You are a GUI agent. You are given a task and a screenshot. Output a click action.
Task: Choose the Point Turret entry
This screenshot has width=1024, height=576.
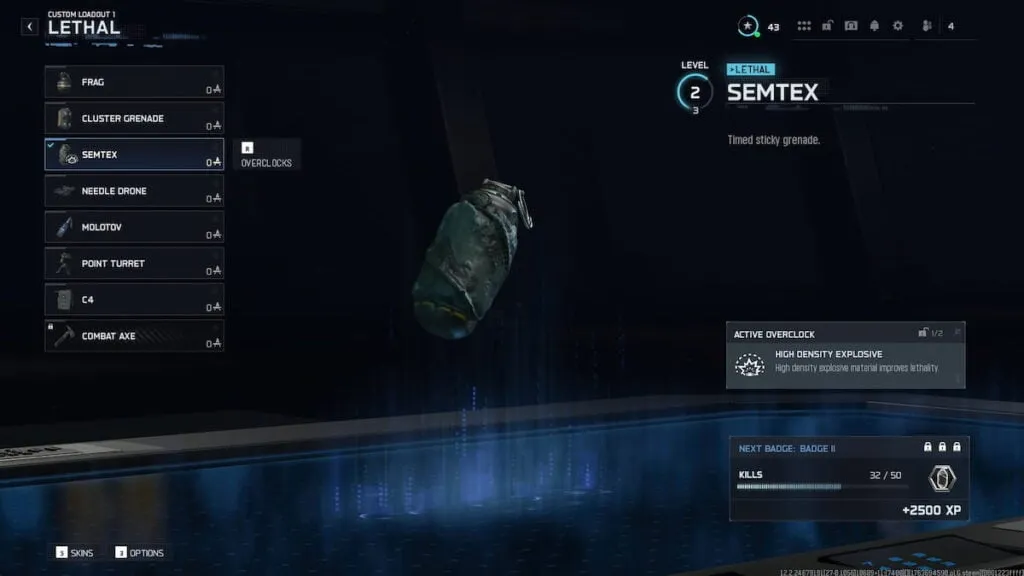point(134,264)
